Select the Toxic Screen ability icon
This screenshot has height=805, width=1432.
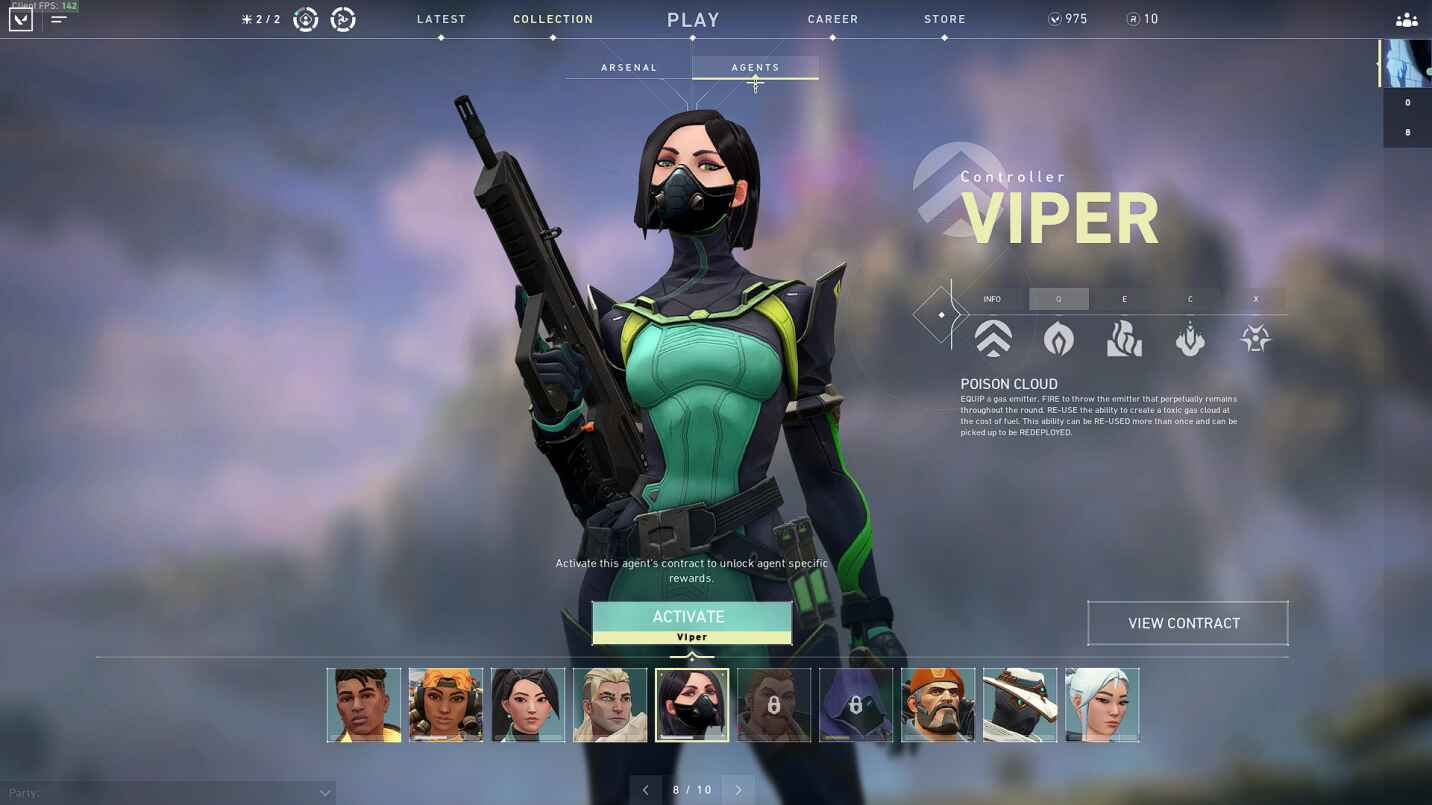[1124, 338]
